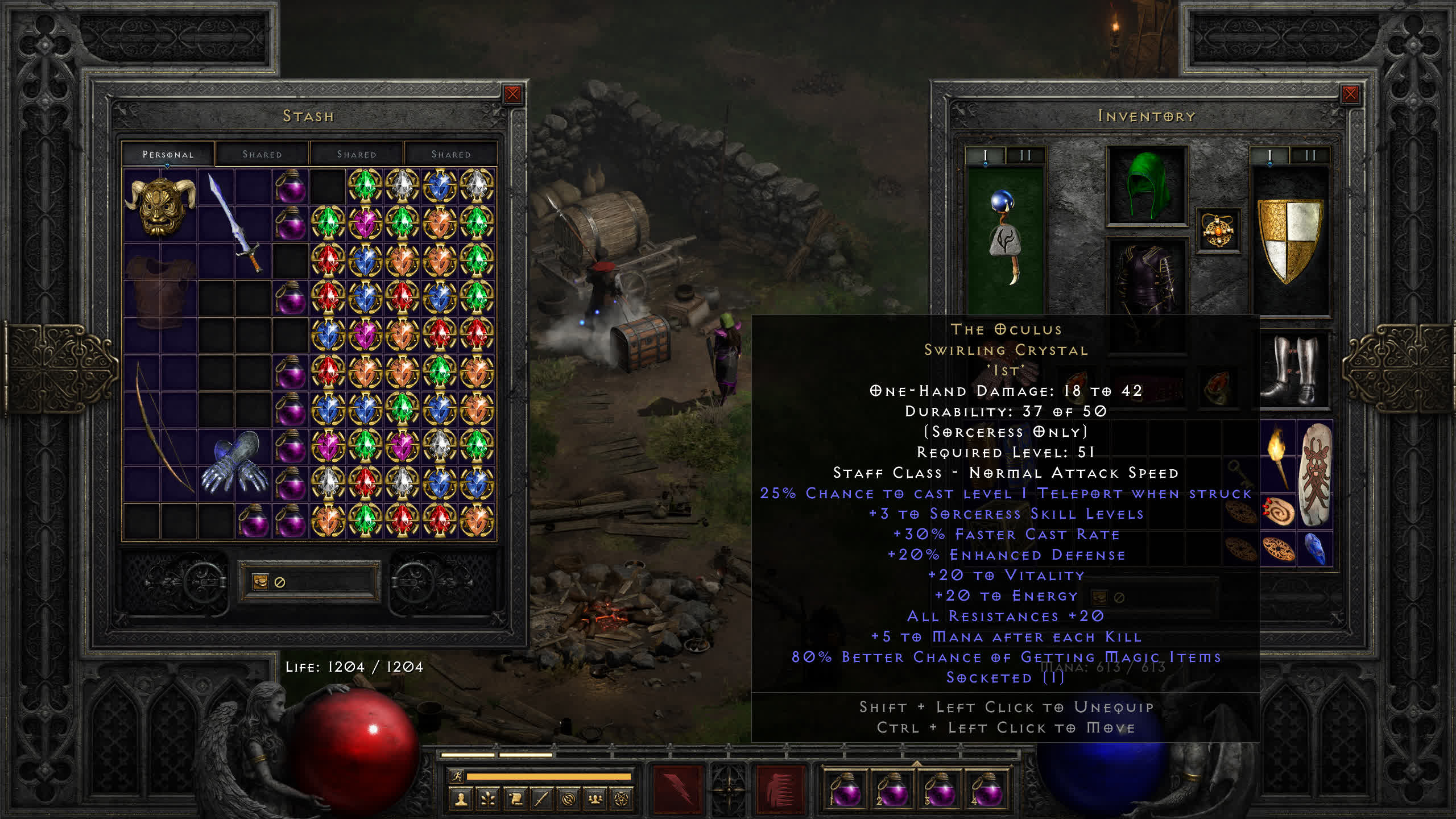
Task: Open the stash gold withdraw button
Action: tap(260, 582)
